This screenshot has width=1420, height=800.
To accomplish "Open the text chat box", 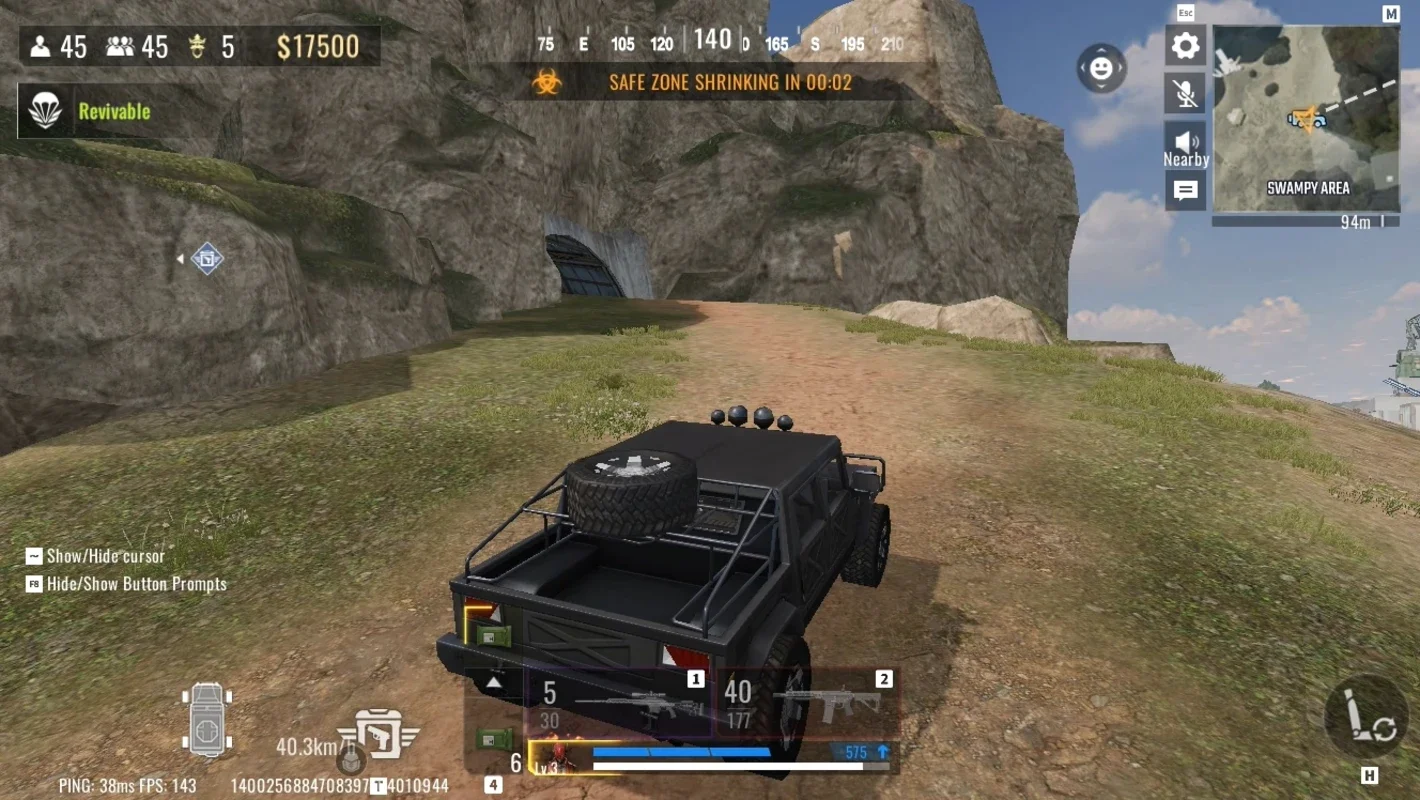I will 1185,191.
